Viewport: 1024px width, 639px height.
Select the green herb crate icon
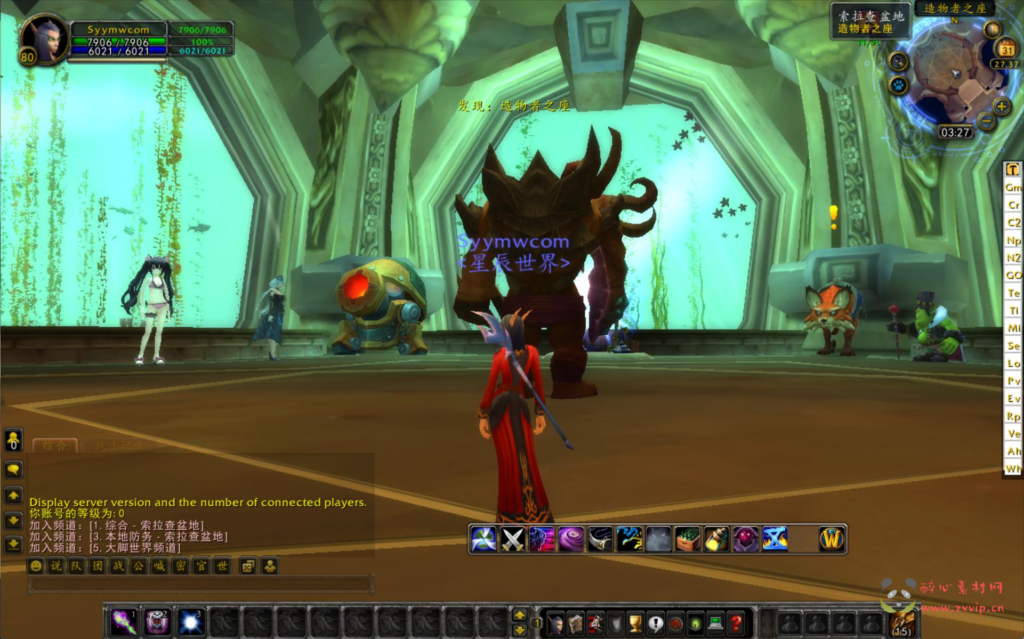pyautogui.click(x=687, y=540)
